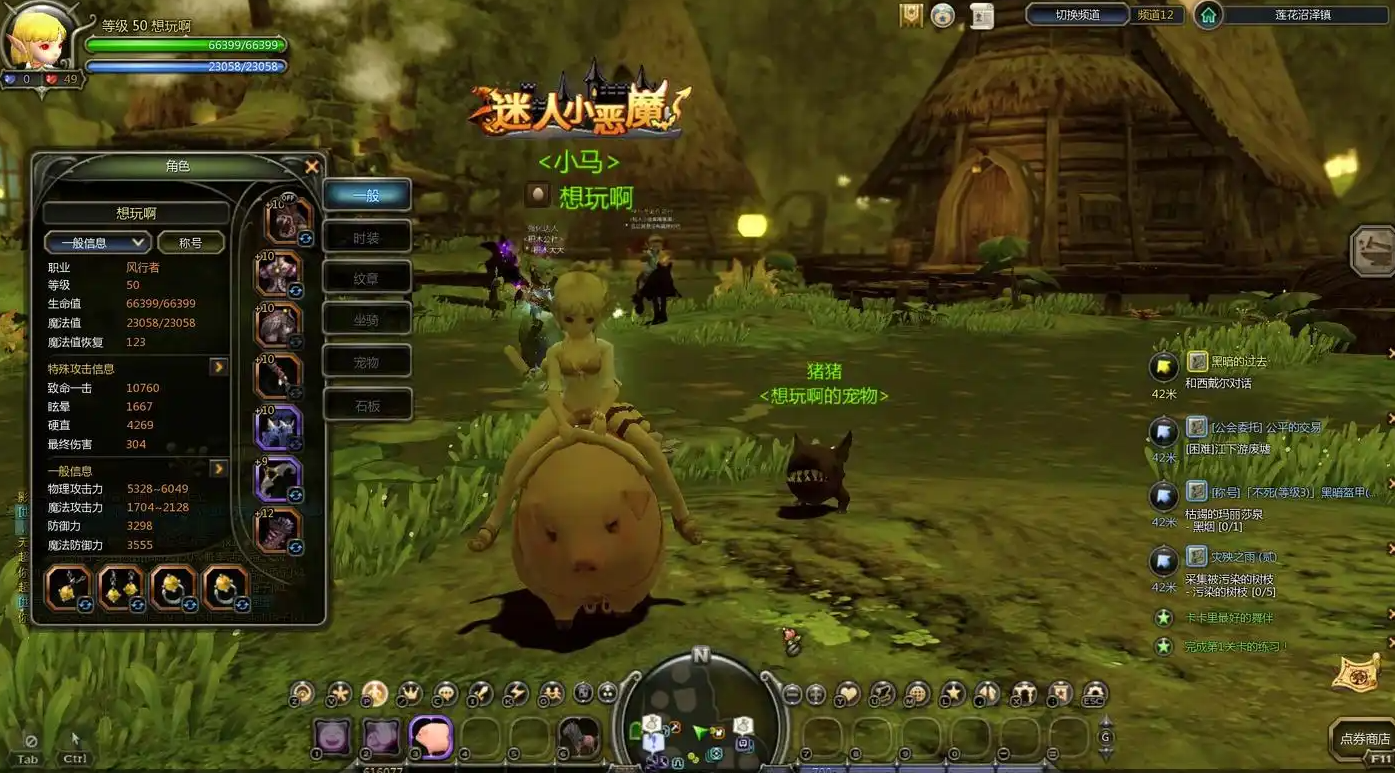The width and height of the screenshot is (1395, 773).
Task: Switch to the 时装 tab
Action: click(x=367, y=238)
